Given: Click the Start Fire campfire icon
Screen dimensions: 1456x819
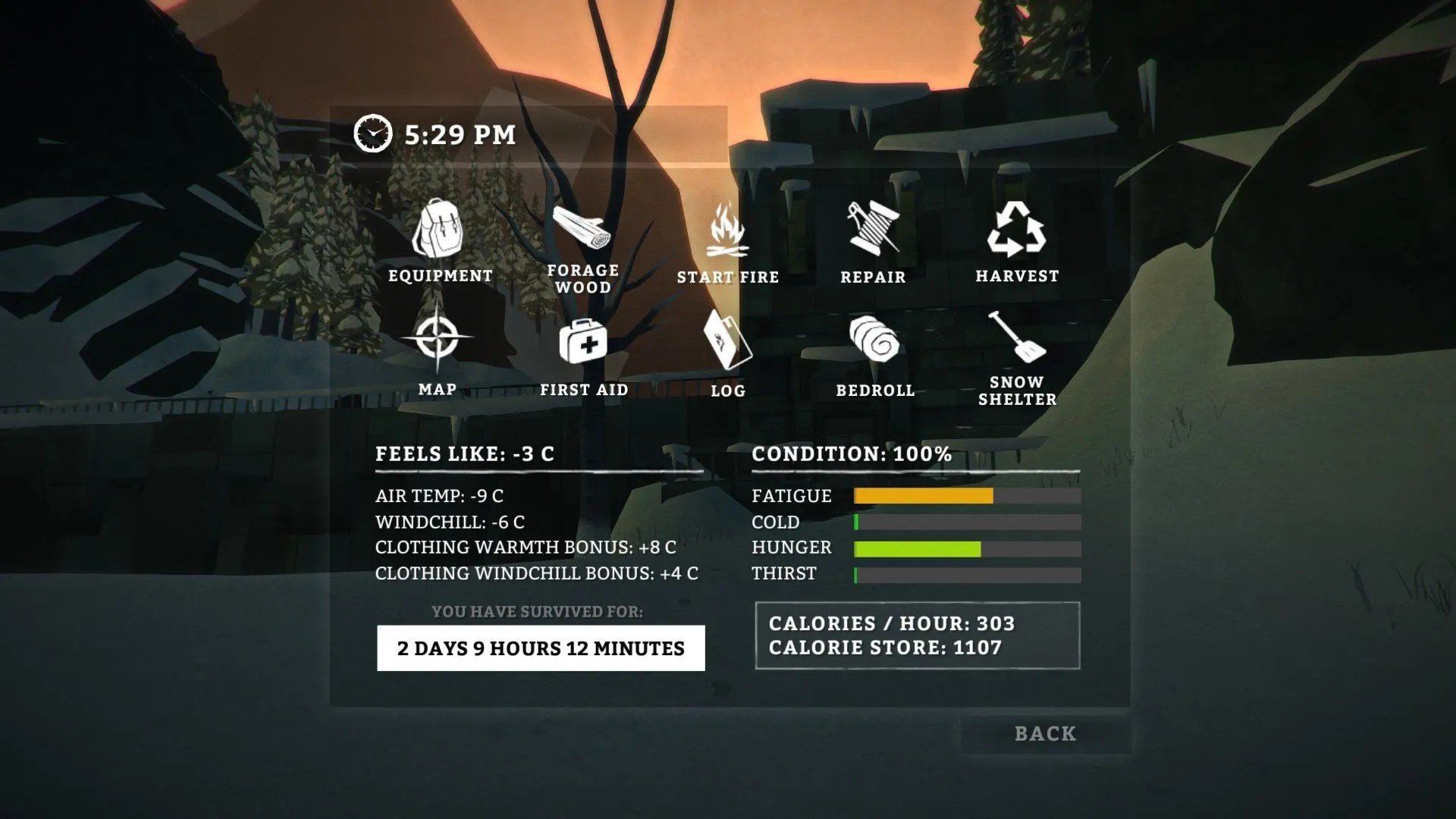Looking at the screenshot, I should click(728, 231).
